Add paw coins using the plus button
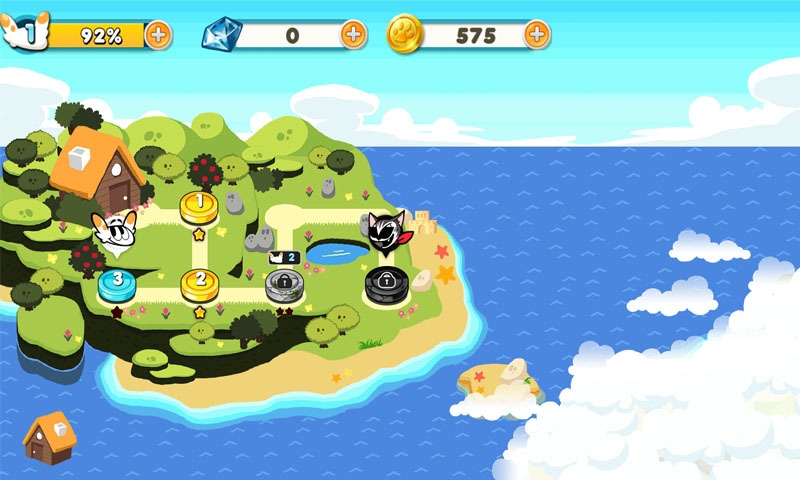Screen dimensions: 800x480 coord(537,35)
